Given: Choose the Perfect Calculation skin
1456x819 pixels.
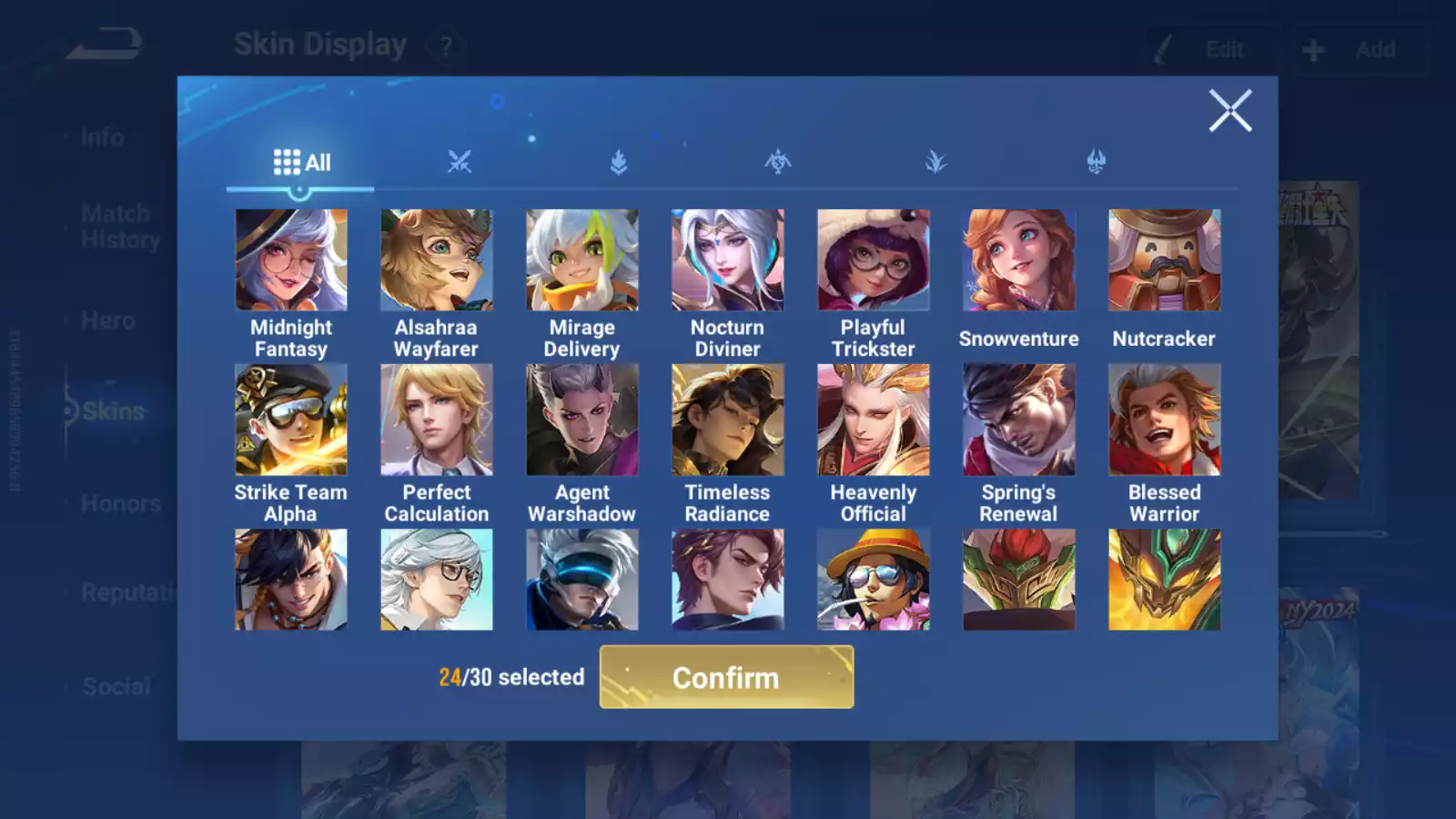Looking at the screenshot, I should [437, 420].
